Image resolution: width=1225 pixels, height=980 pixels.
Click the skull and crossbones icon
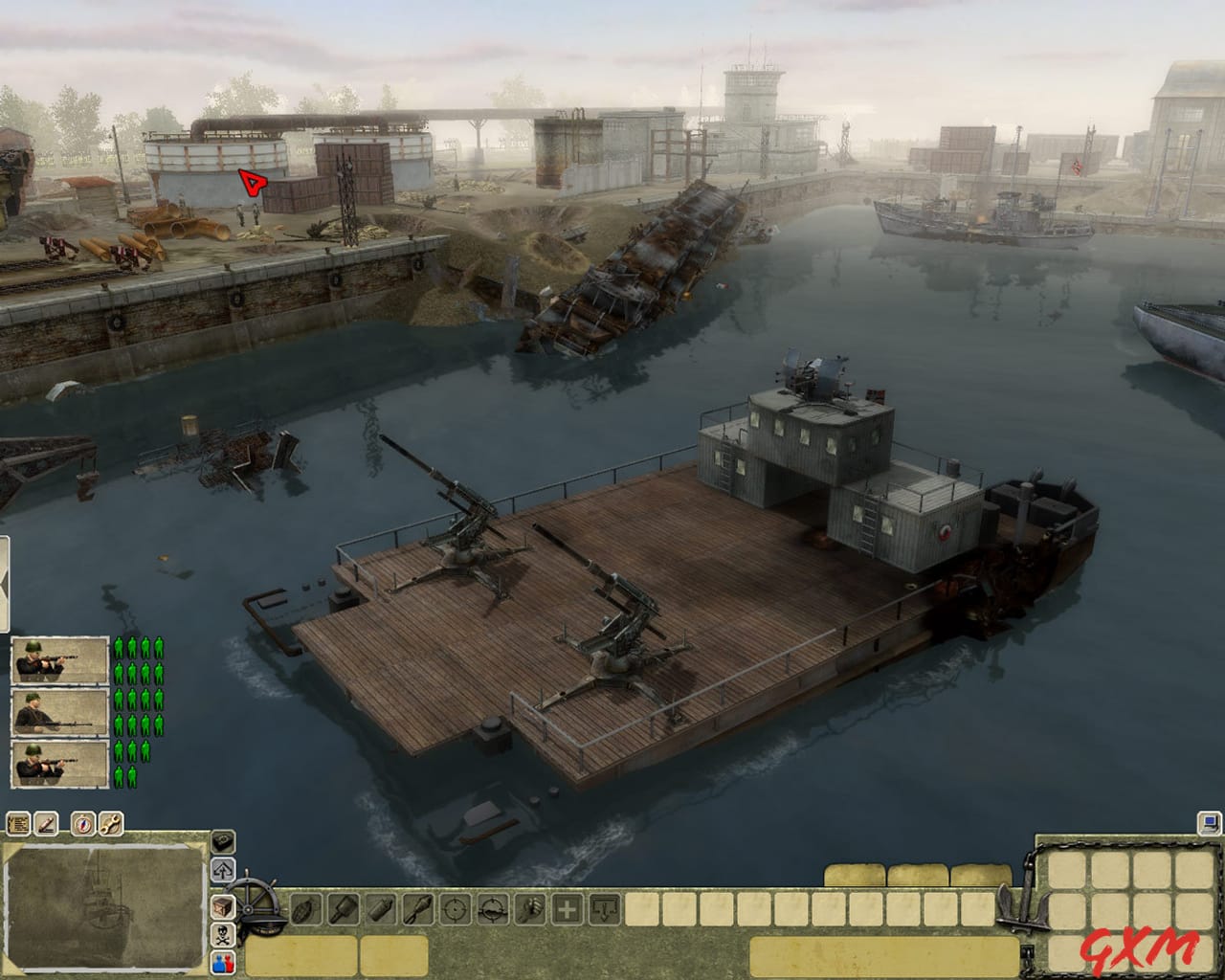222,934
